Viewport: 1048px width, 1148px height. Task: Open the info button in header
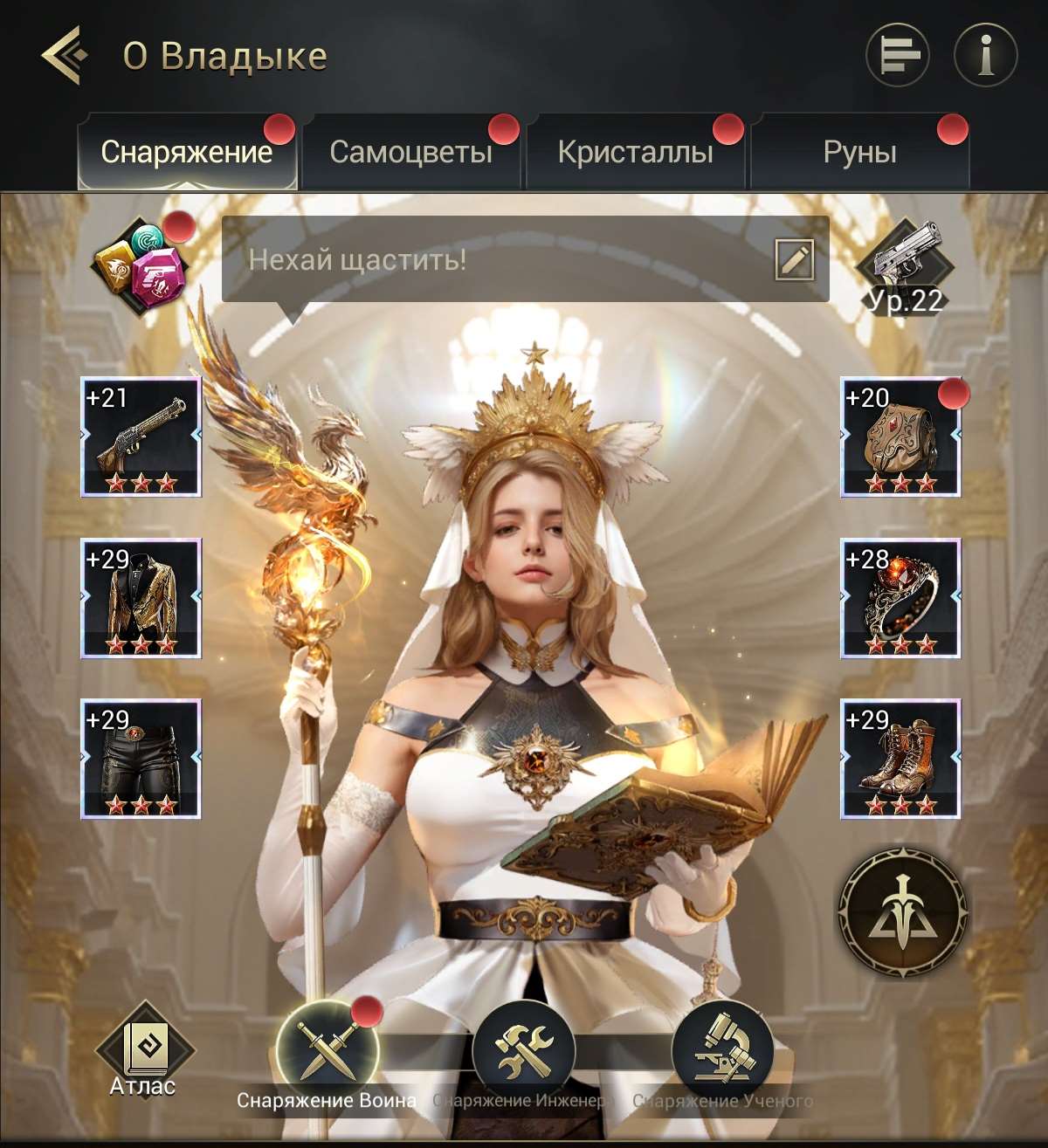click(985, 55)
